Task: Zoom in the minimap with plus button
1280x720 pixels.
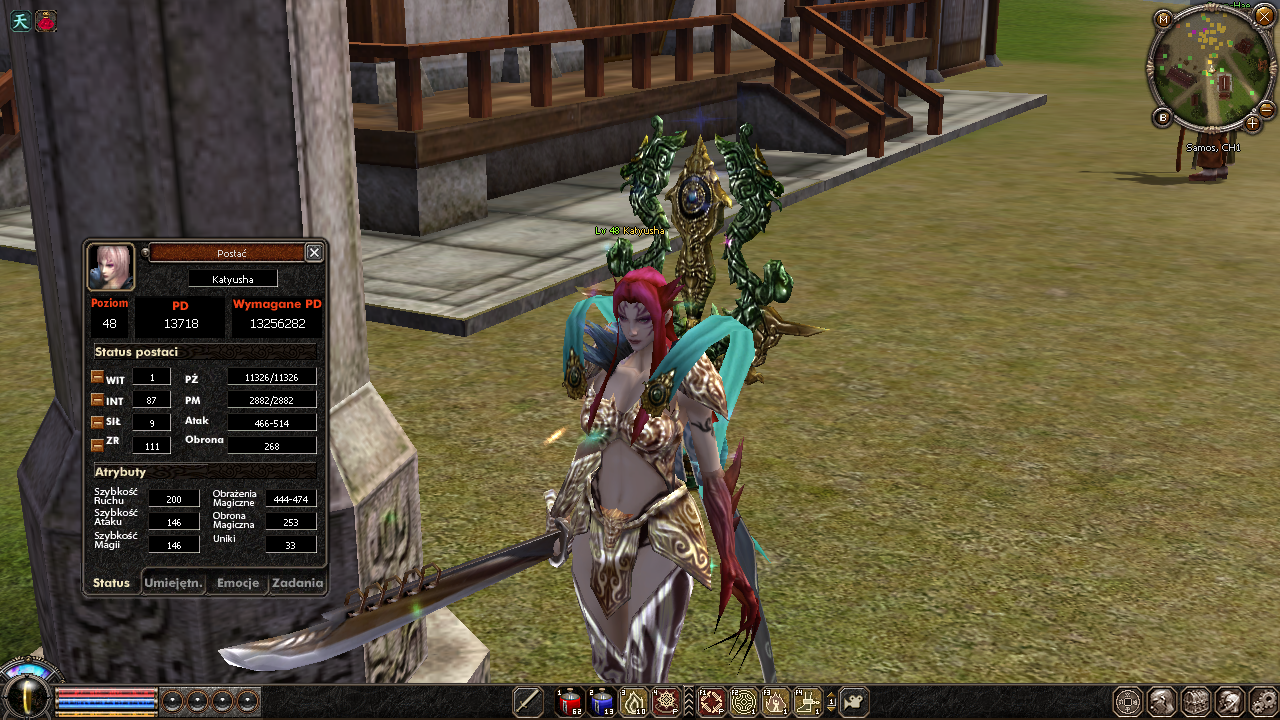Action: point(1252,124)
